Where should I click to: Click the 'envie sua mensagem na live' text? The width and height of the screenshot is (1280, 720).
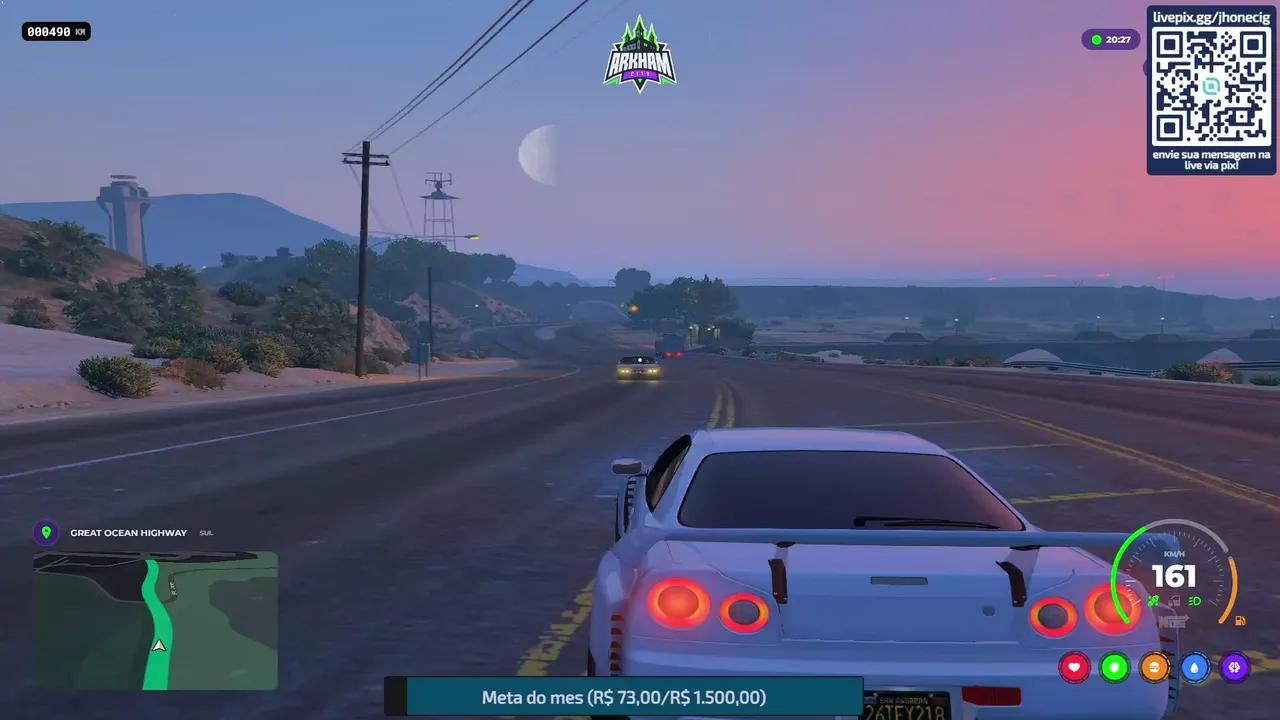click(1211, 160)
